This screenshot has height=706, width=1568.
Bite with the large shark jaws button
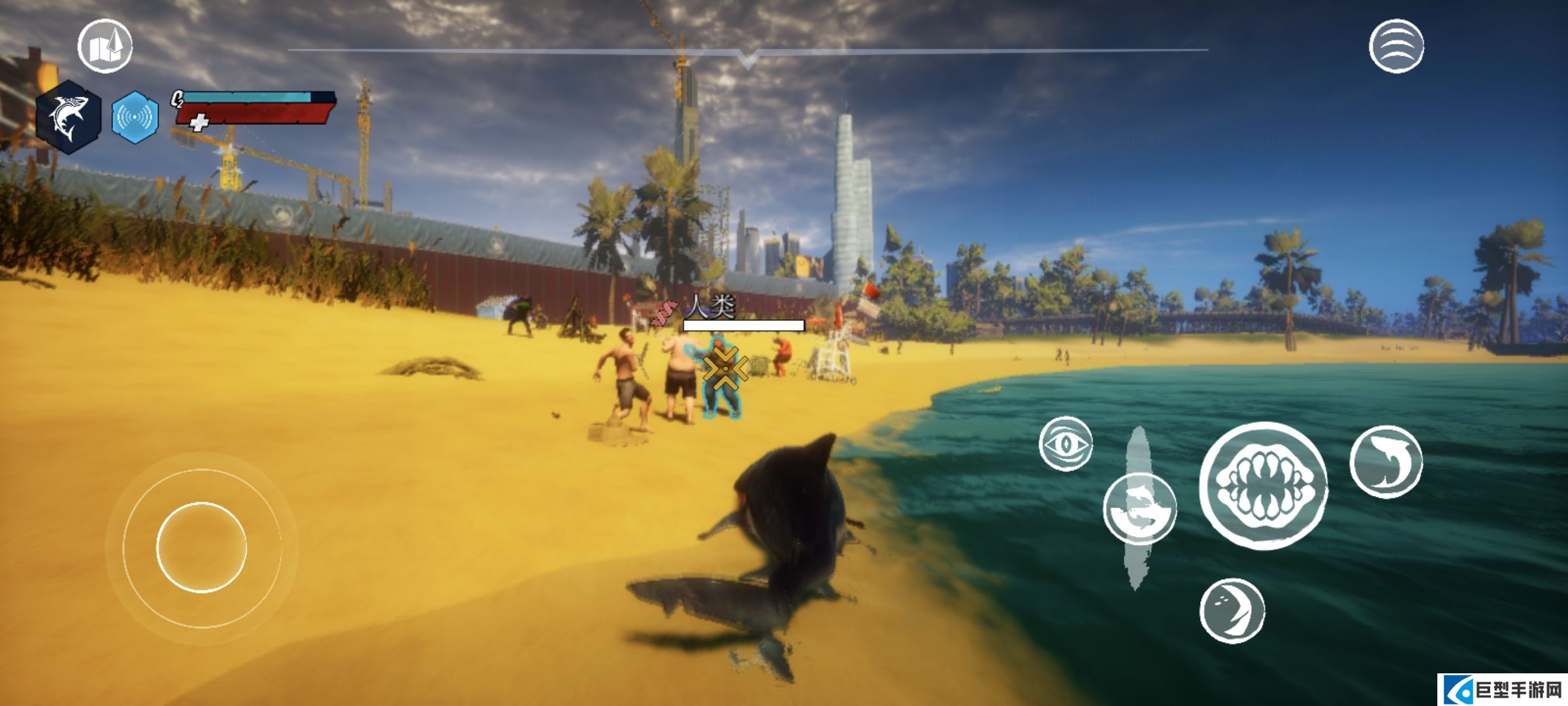pos(1264,486)
